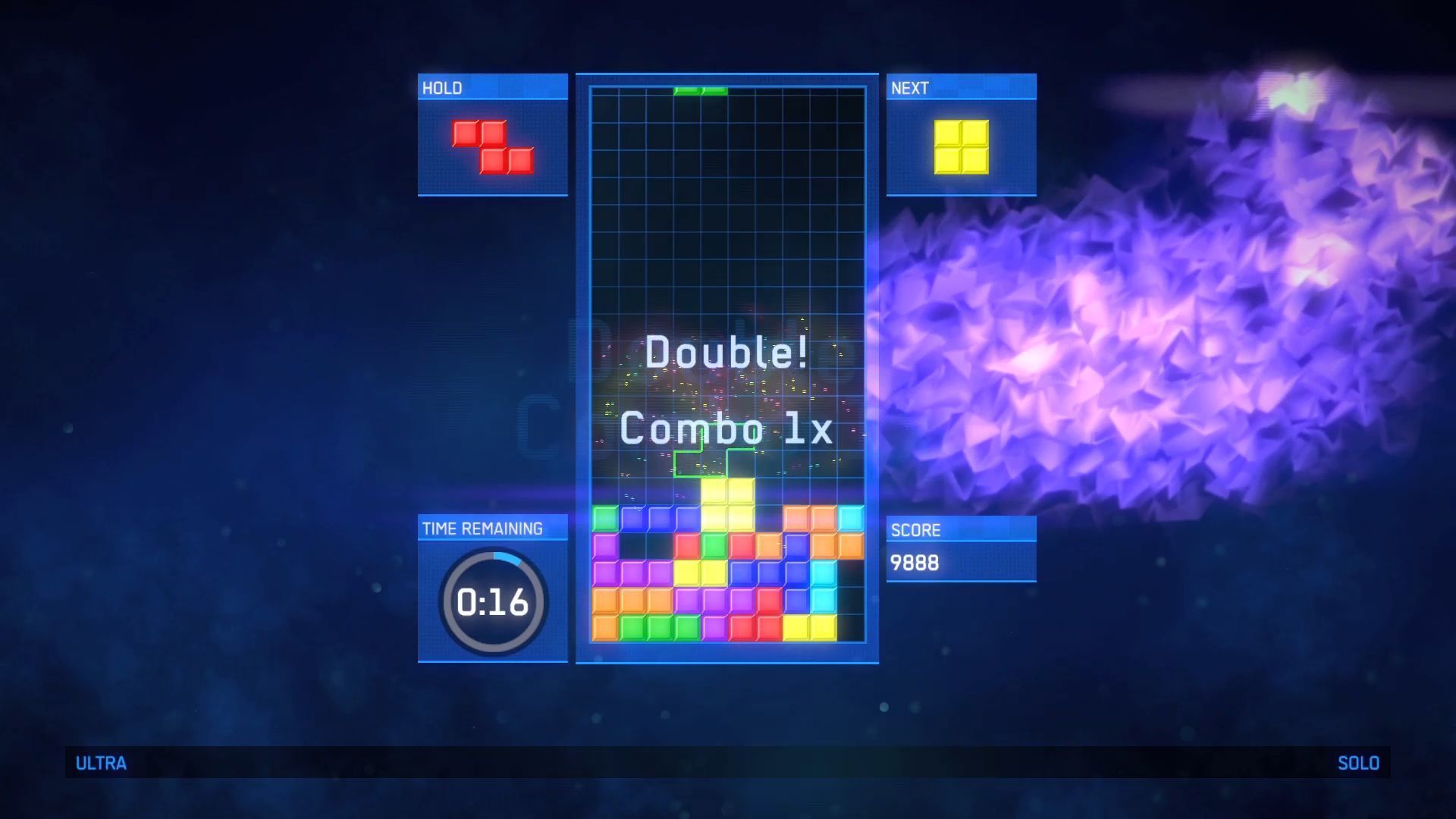
Task: Click the 0:16 timer readout
Action: [x=493, y=600]
